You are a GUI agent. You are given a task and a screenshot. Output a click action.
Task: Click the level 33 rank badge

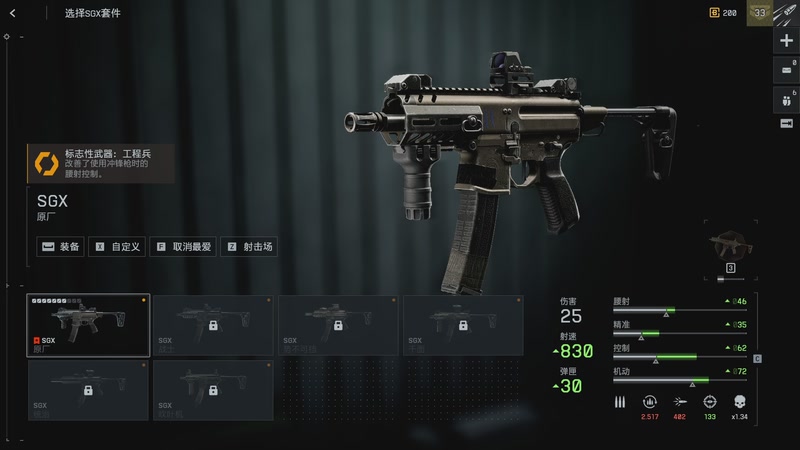[759, 13]
